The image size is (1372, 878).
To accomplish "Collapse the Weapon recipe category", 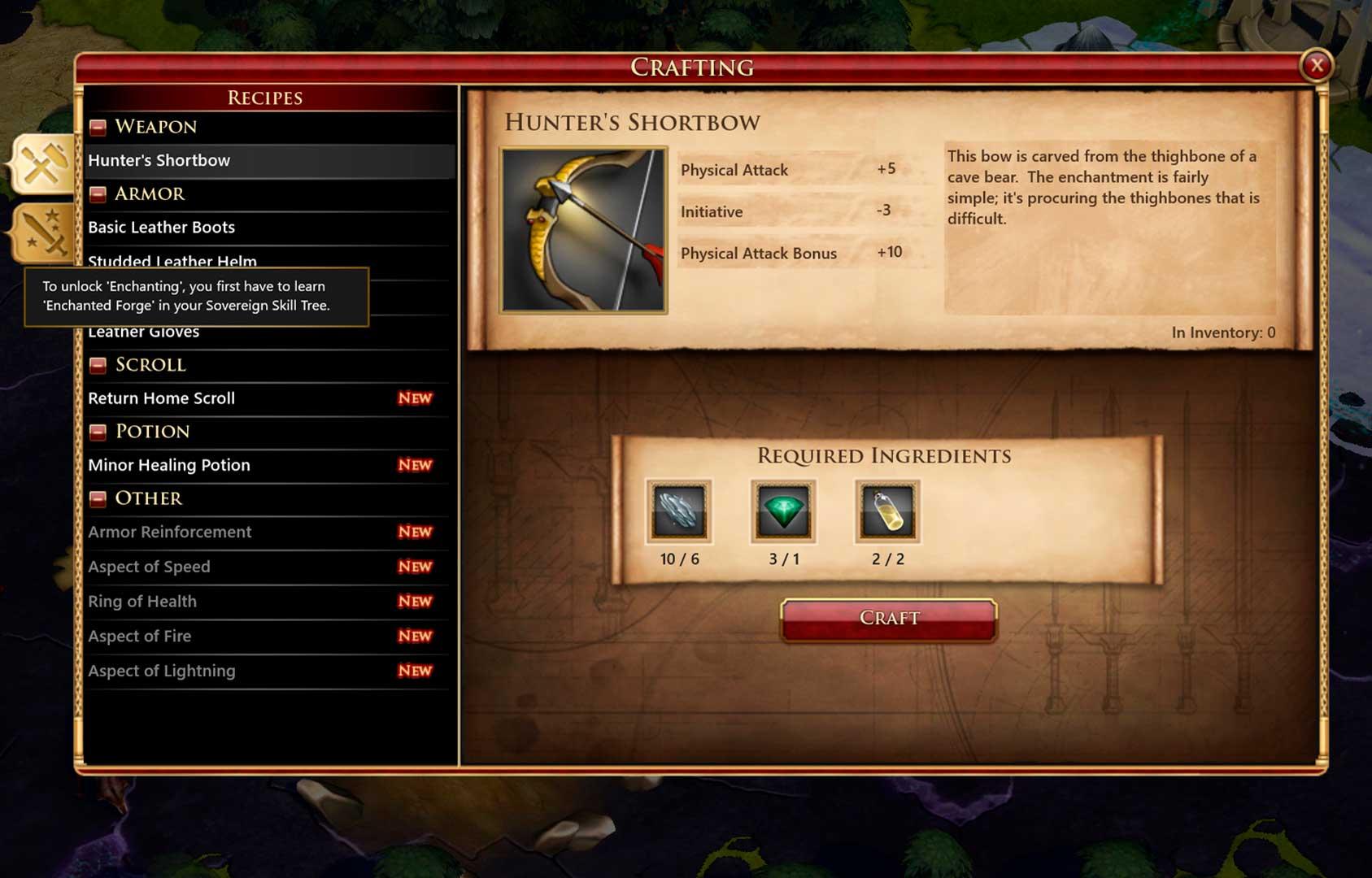I will 98,128.
